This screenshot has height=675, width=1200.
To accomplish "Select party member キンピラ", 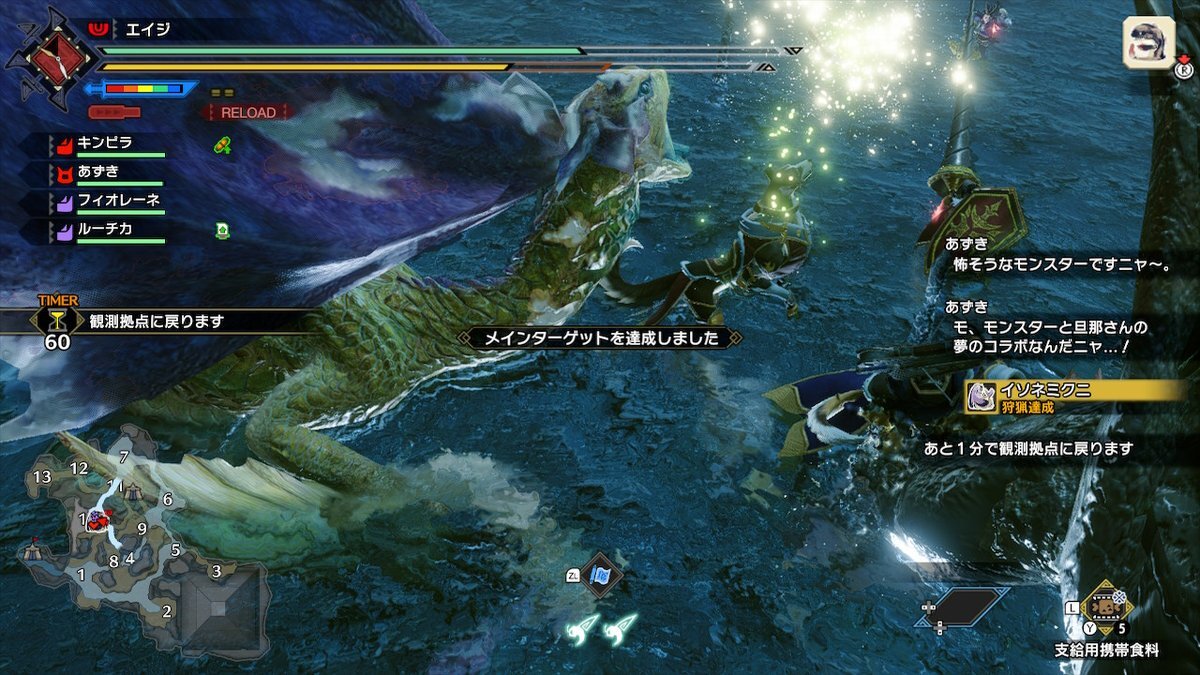I will 104,143.
